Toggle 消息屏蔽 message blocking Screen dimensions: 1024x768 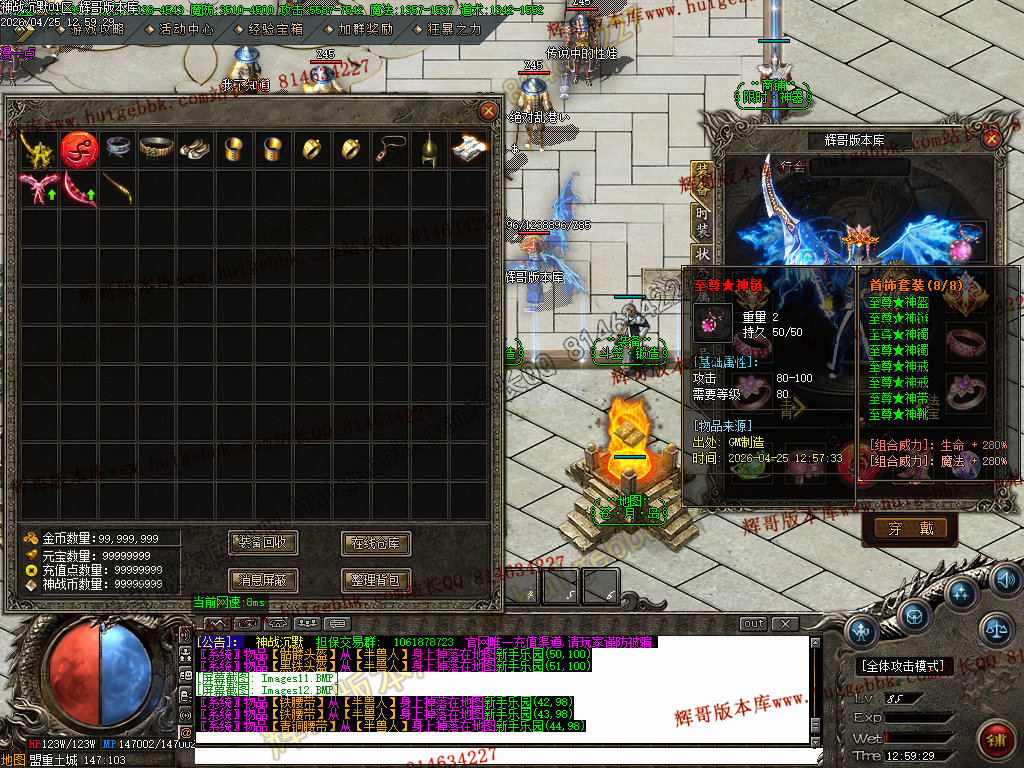tap(263, 579)
